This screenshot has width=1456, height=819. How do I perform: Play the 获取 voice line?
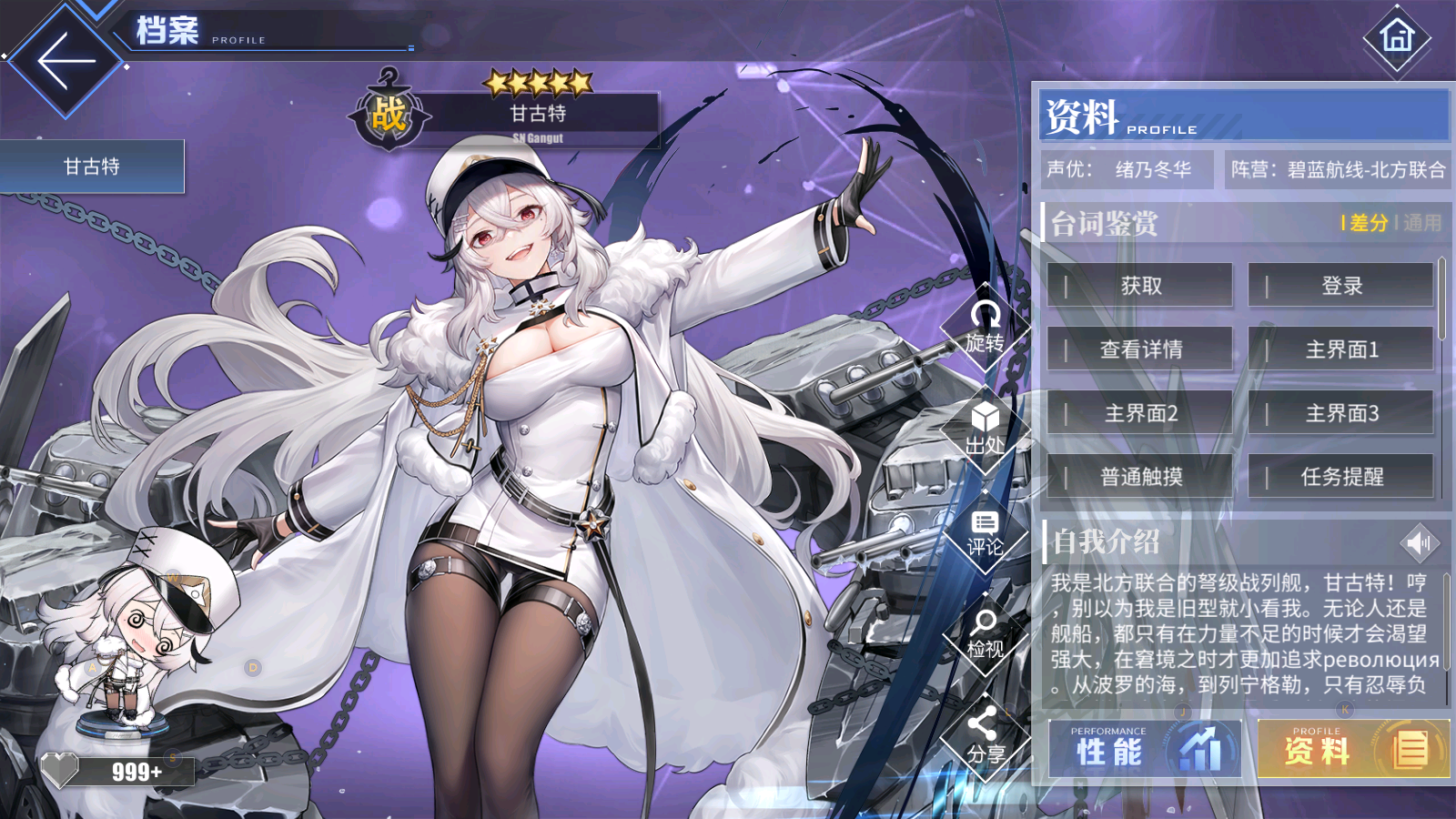1140,286
